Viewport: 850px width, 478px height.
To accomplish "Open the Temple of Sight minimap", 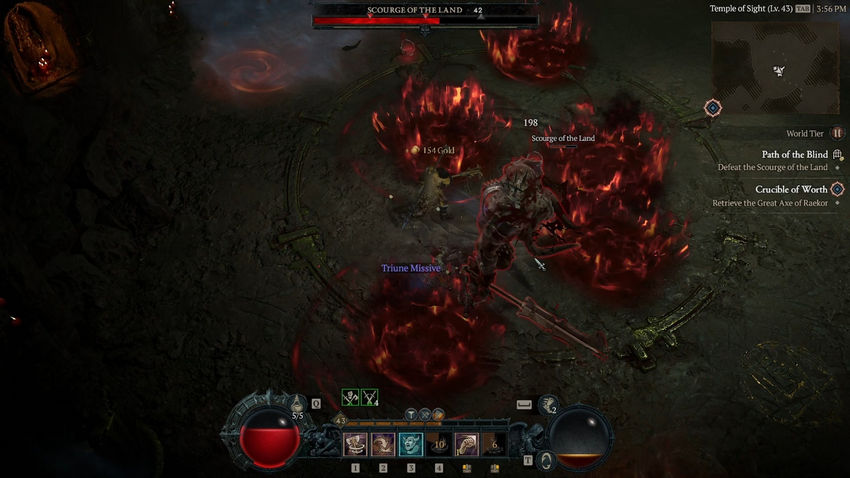I will (x=778, y=66).
